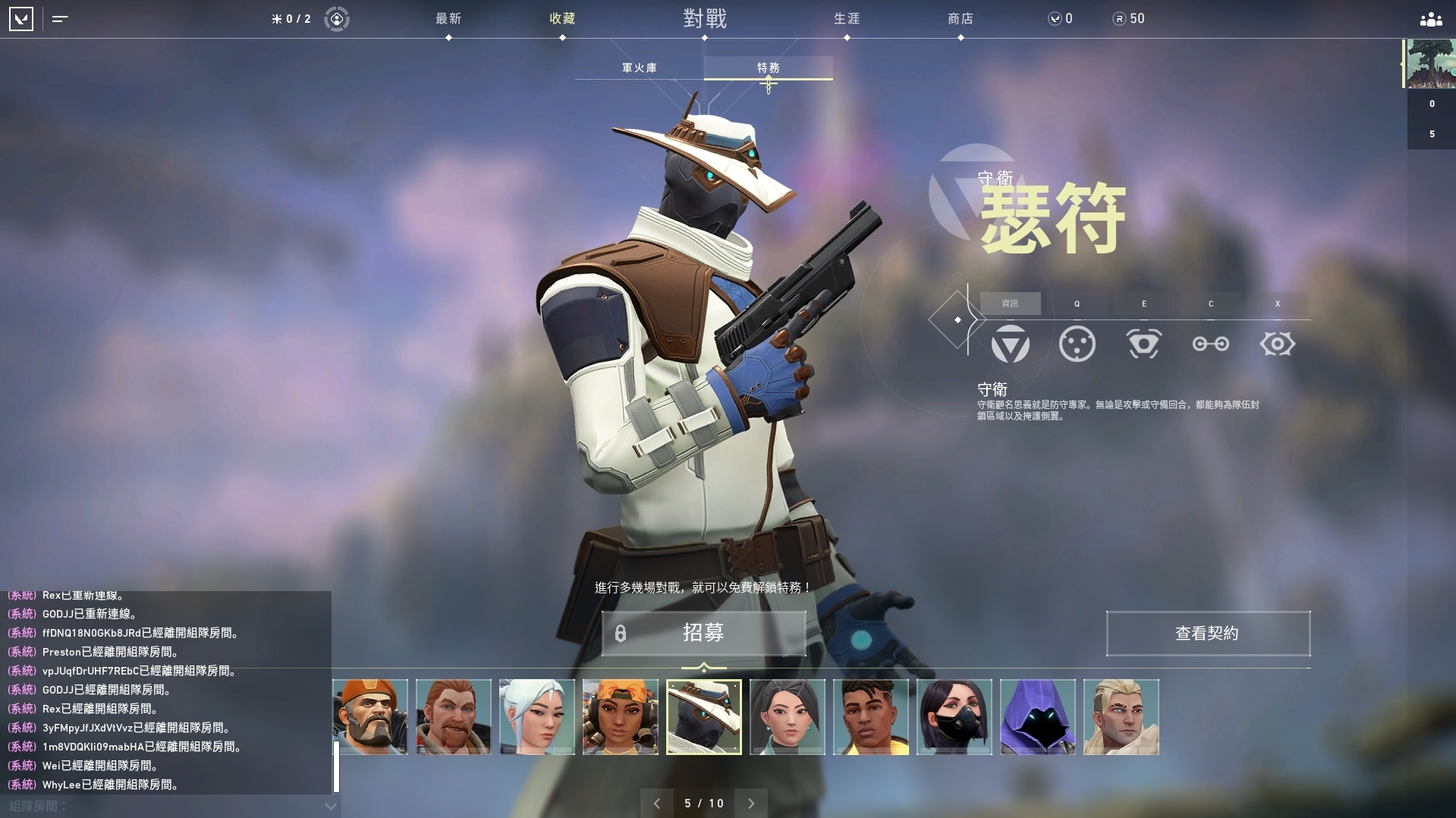This screenshot has height=818, width=1456.
Task: Go to the 生涯 section
Action: [846, 19]
